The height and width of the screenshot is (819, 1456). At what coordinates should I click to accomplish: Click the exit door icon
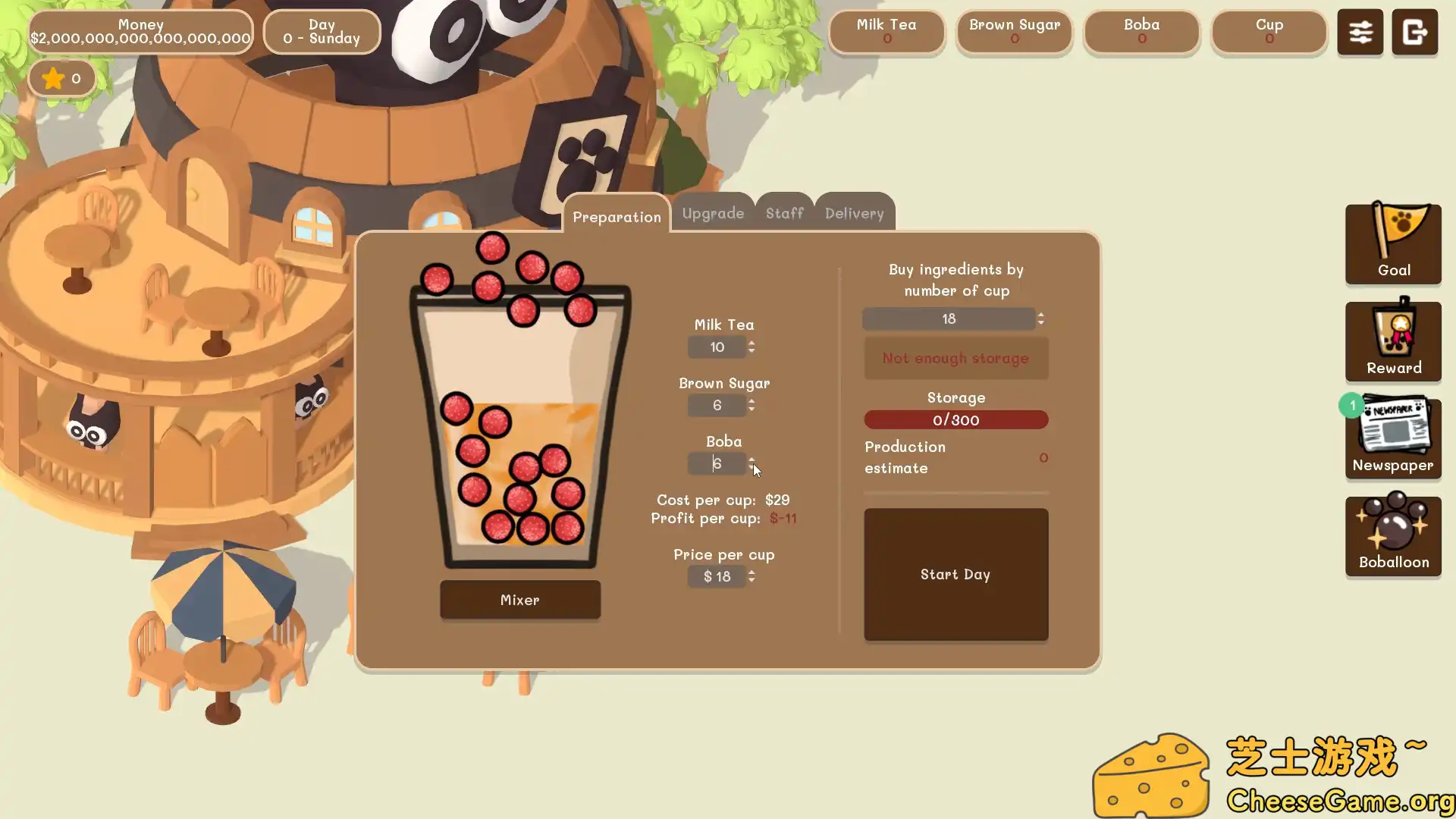[1415, 32]
